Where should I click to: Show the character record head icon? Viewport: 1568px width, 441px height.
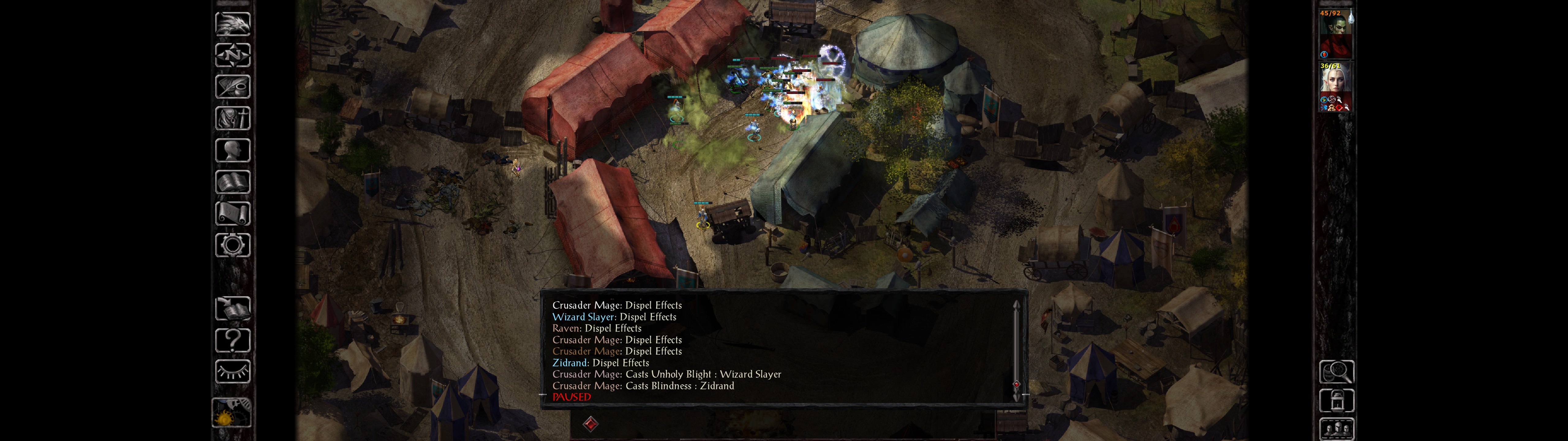(232, 150)
